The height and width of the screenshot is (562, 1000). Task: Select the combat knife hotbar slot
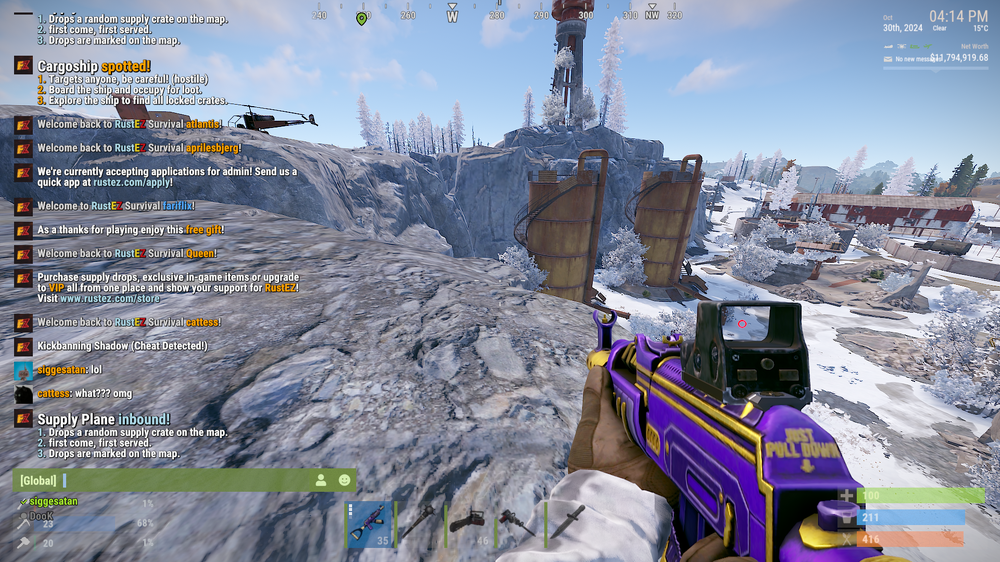pyautogui.click(x=570, y=524)
